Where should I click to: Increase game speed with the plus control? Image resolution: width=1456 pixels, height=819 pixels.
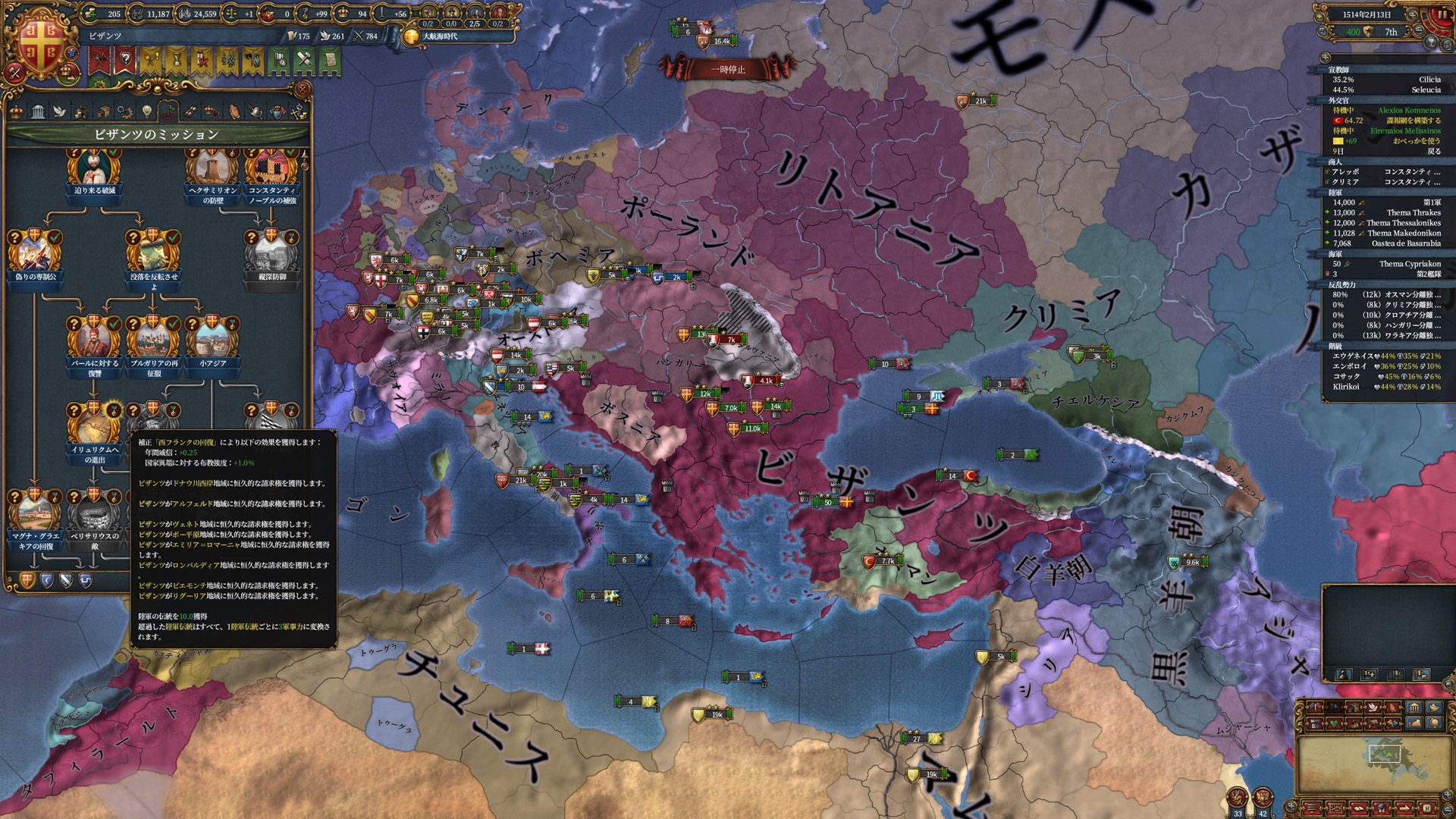[x=1413, y=16]
